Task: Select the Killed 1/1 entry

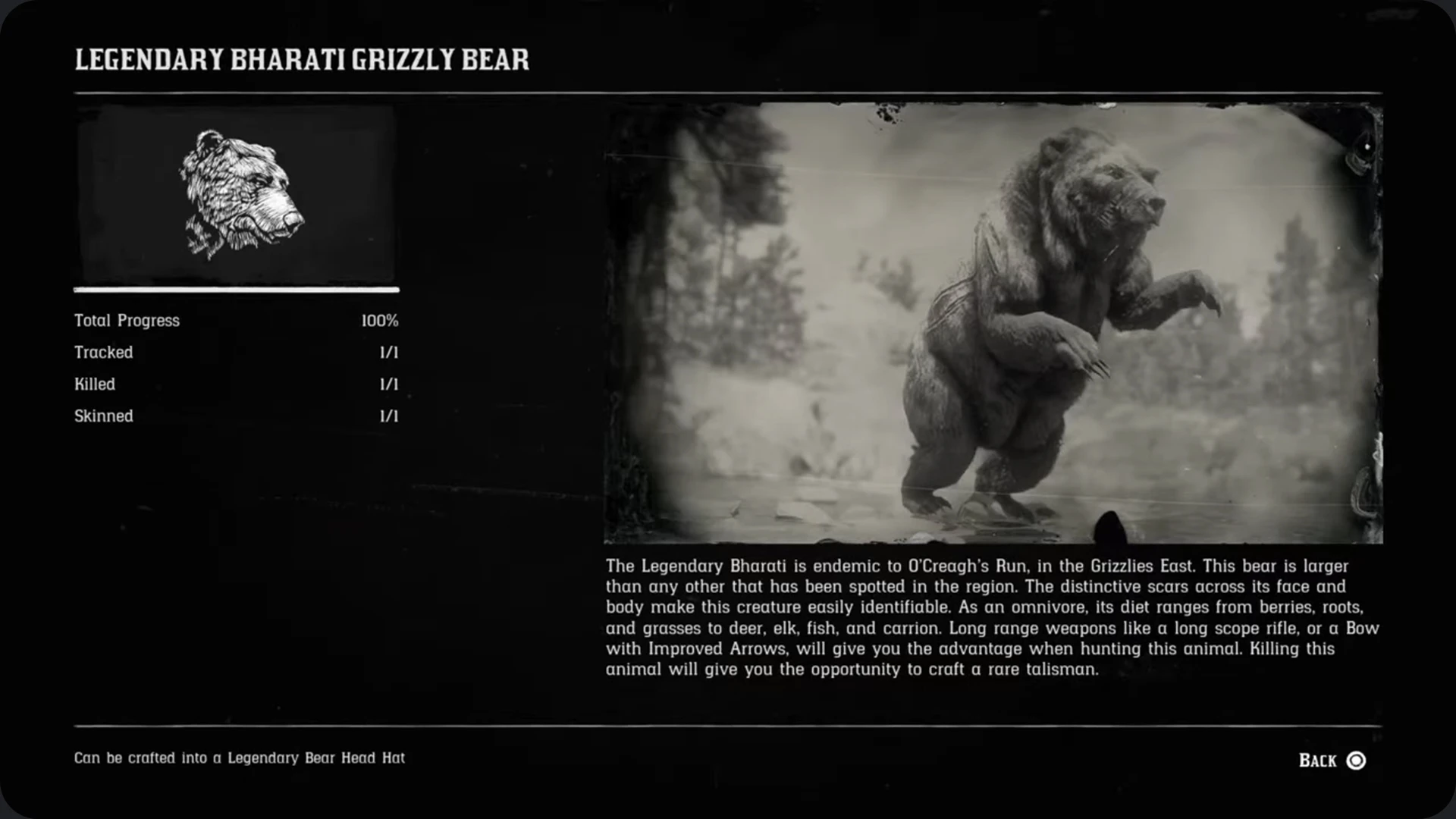Action: click(235, 384)
